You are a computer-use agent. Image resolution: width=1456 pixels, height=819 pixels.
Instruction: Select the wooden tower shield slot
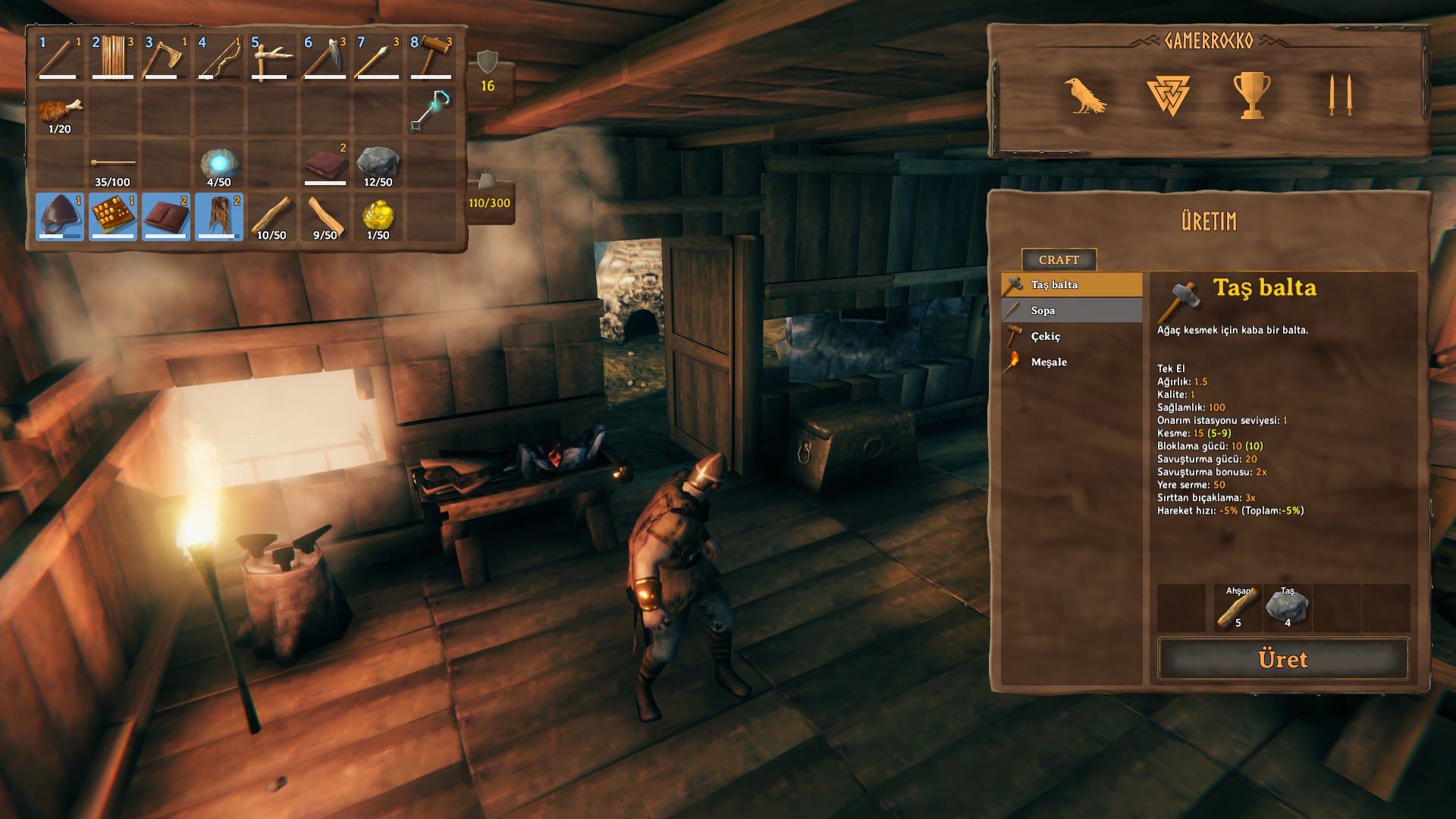tap(112, 58)
